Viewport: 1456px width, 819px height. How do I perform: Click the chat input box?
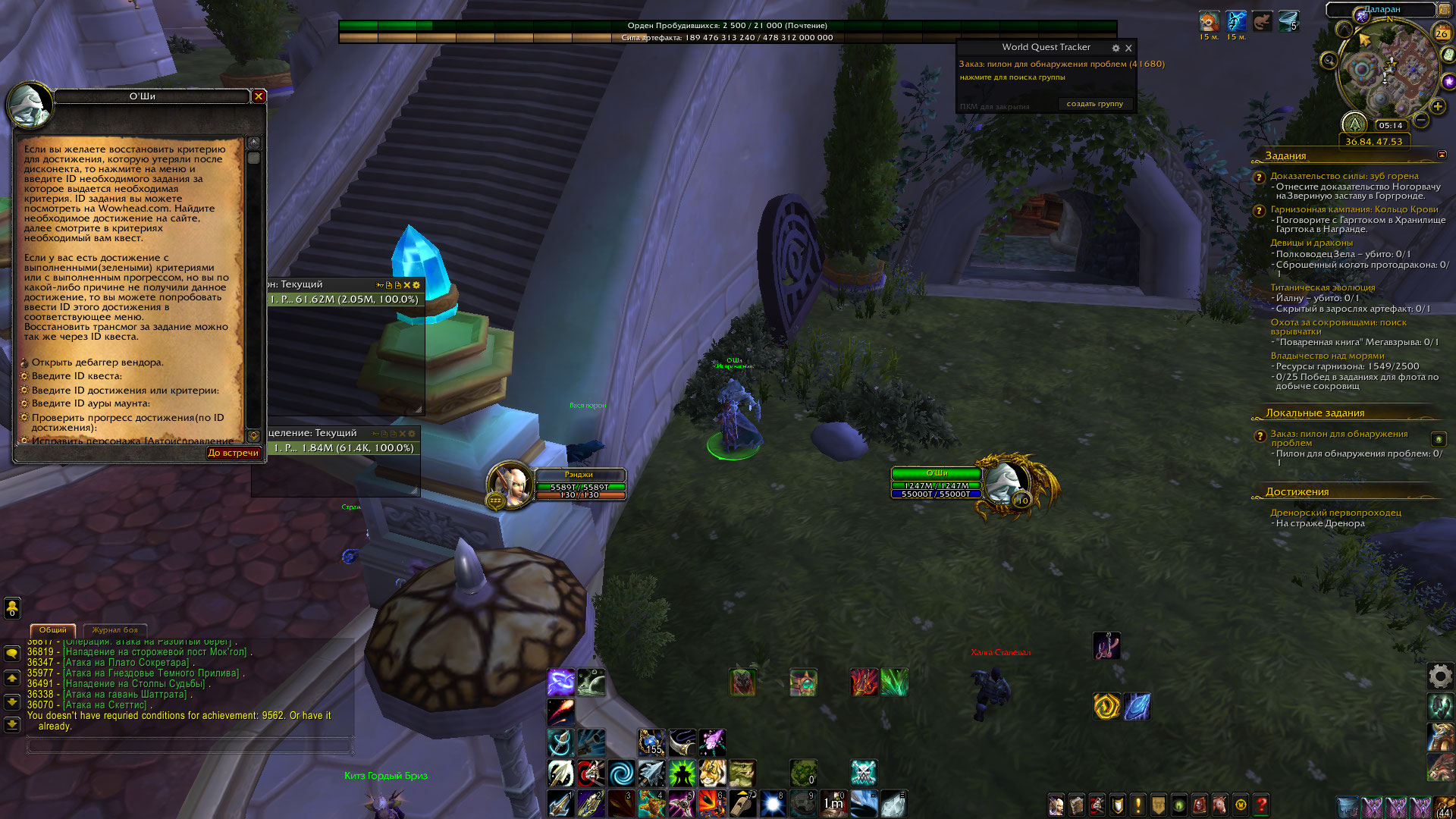coord(190,745)
